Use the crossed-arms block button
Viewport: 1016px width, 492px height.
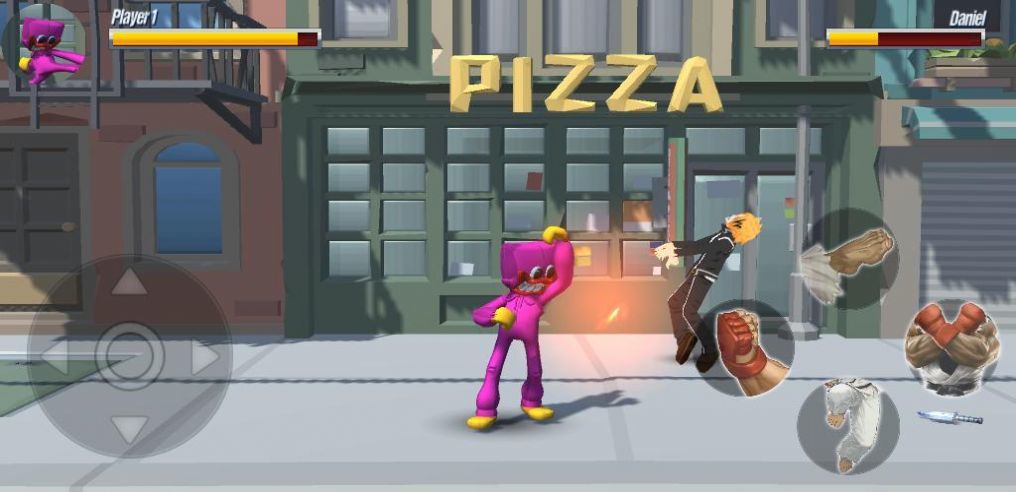pyautogui.click(x=951, y=346)
